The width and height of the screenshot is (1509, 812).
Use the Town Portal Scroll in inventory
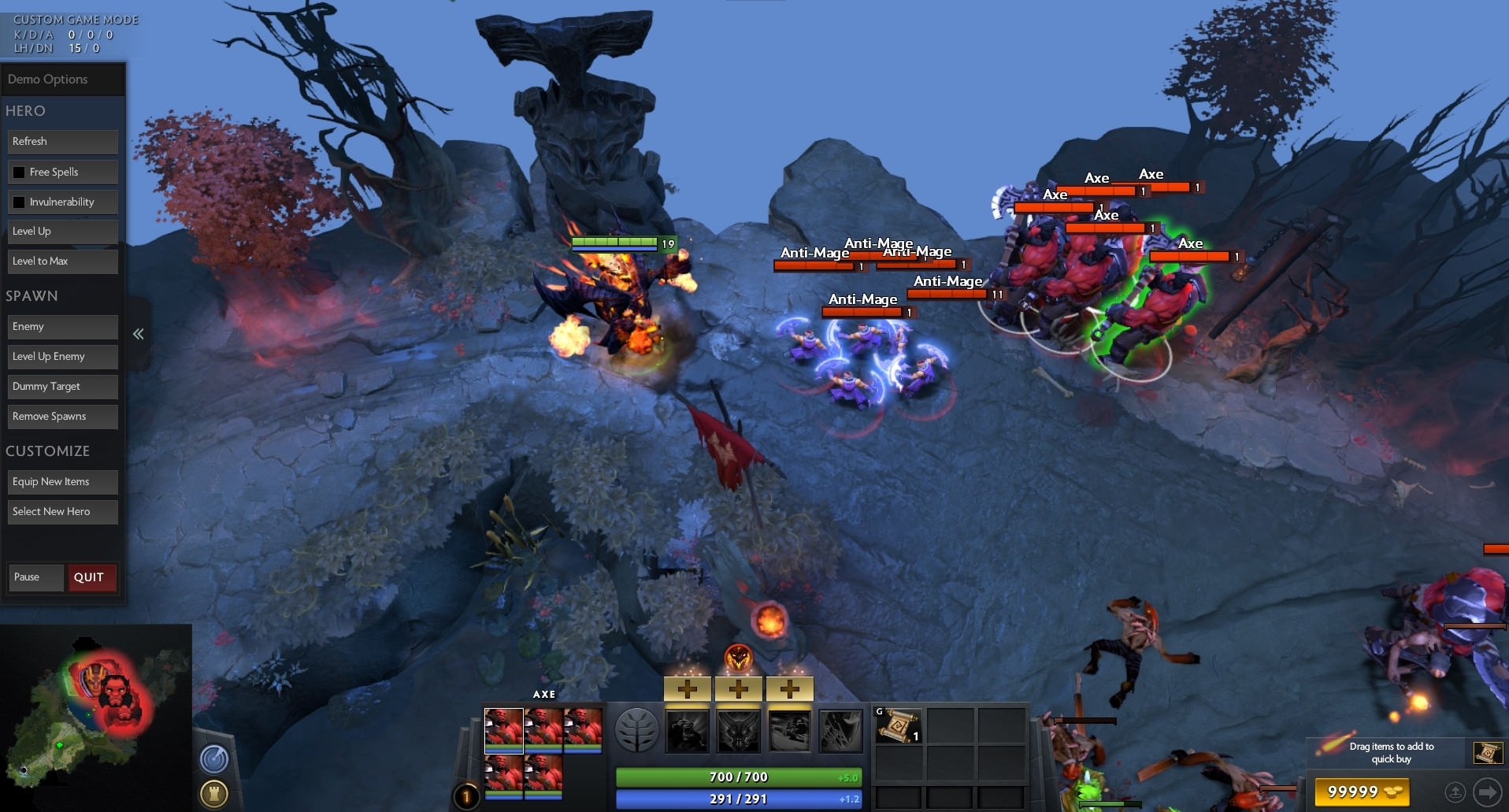click(x=897, y=725)
